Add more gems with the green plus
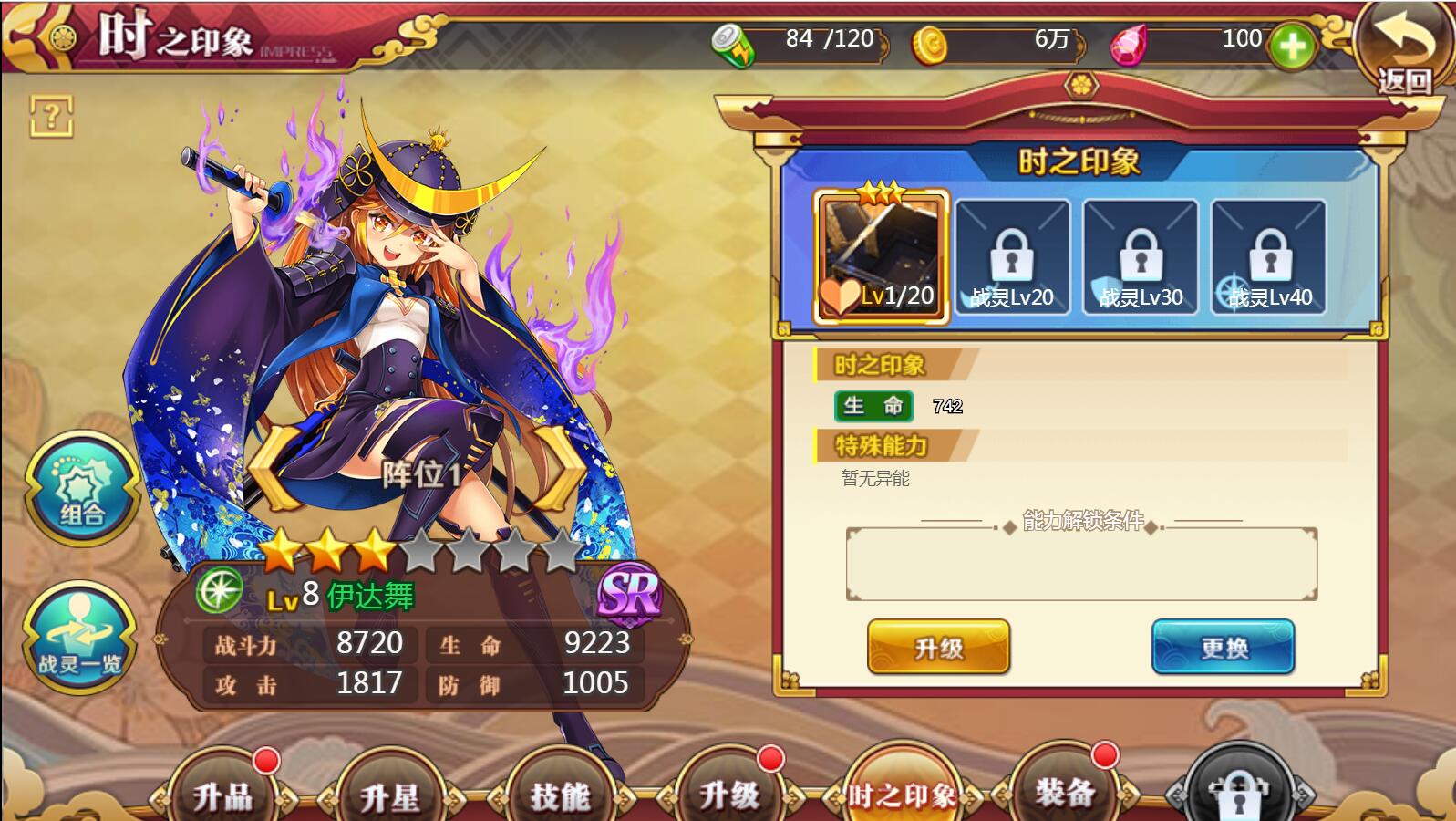This screenshot has height=821, width=1456. tap(1292, 45)
